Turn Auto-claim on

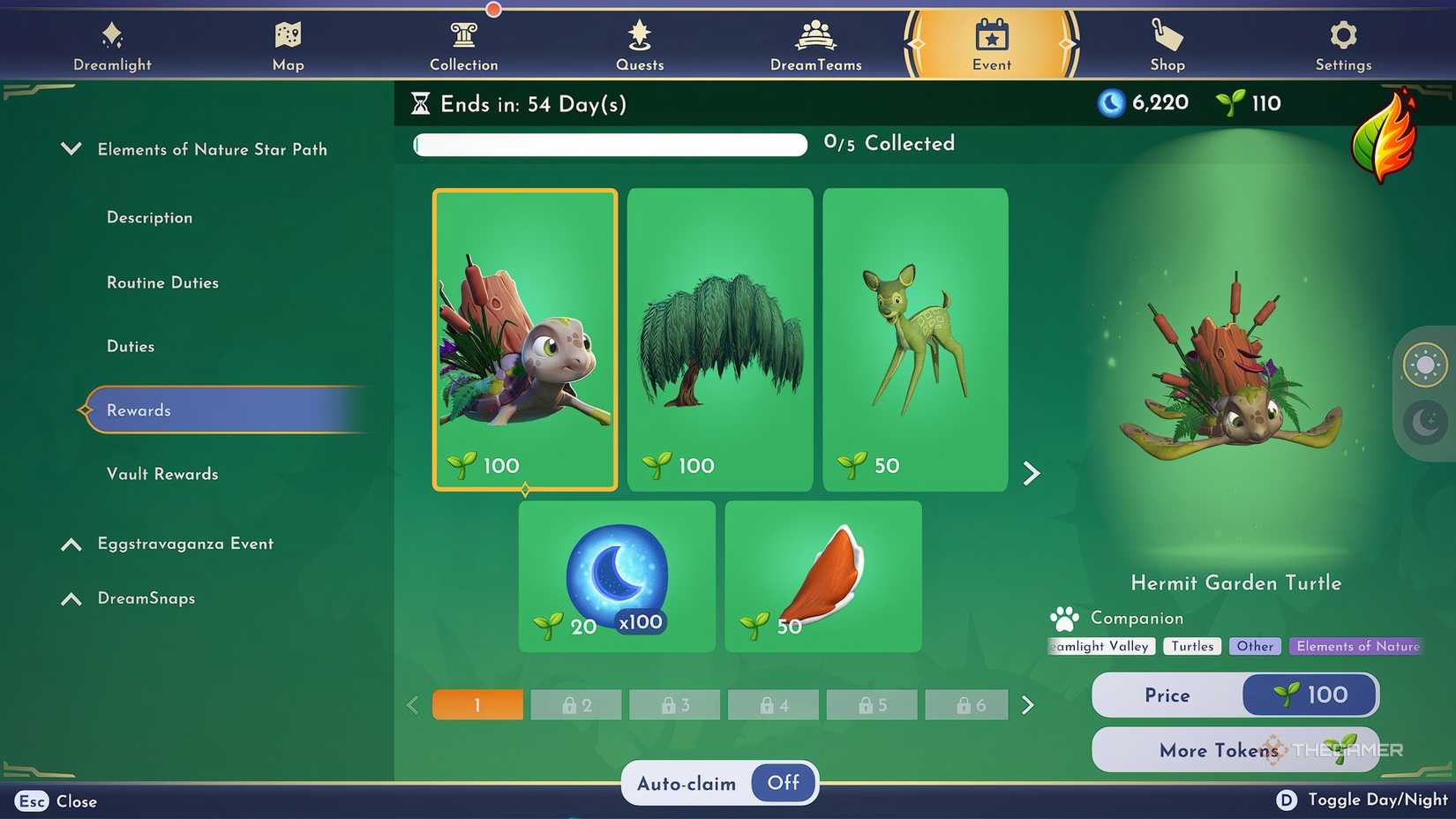[x=782, y=783]
